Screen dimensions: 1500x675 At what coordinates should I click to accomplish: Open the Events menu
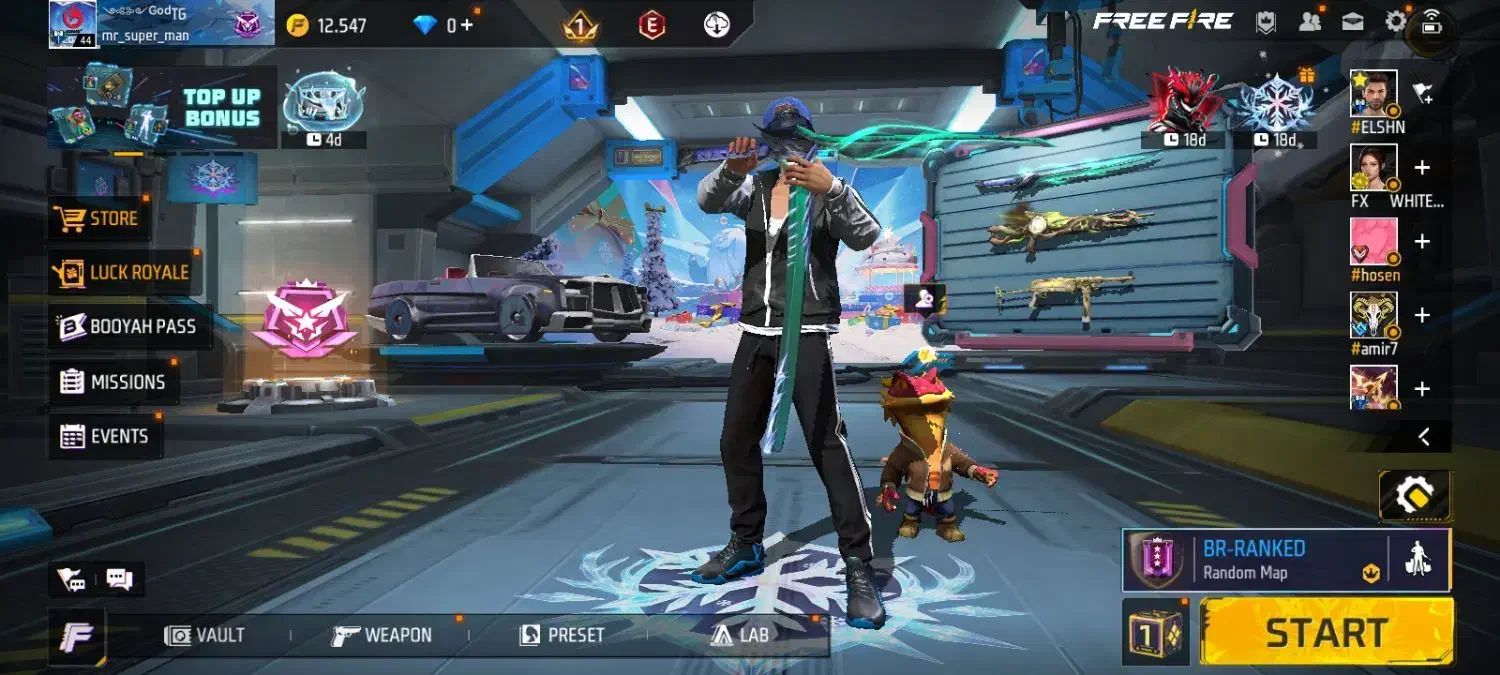point(105,436)
